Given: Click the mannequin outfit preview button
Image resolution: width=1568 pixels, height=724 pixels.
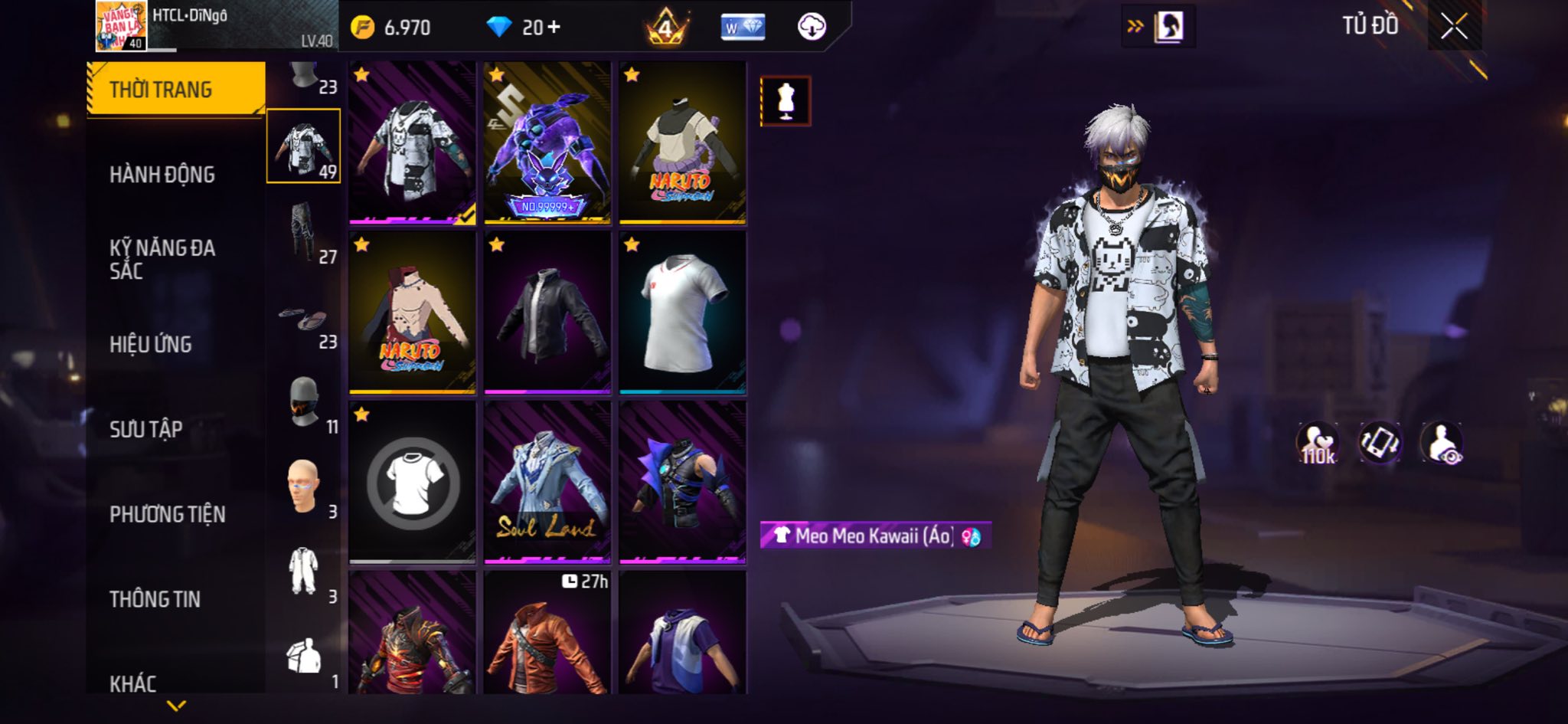Looking at the screenshot, I should click(786, 101).
